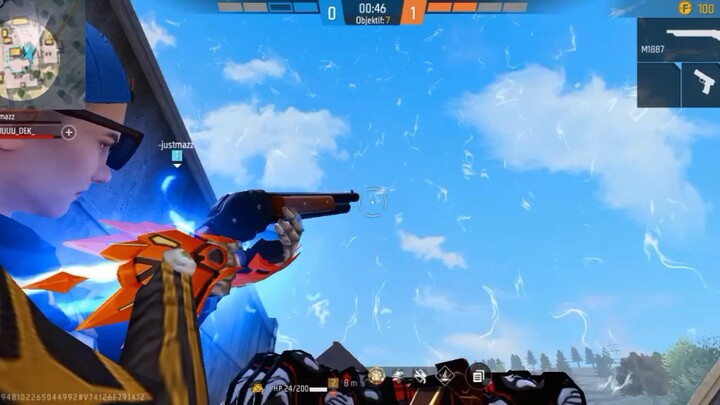Image resolution: width=720 pixels, height=405 pixels.
Task: Tap the plus button beside teammate name
Action: pyautogui.click(x=69, y=132)
